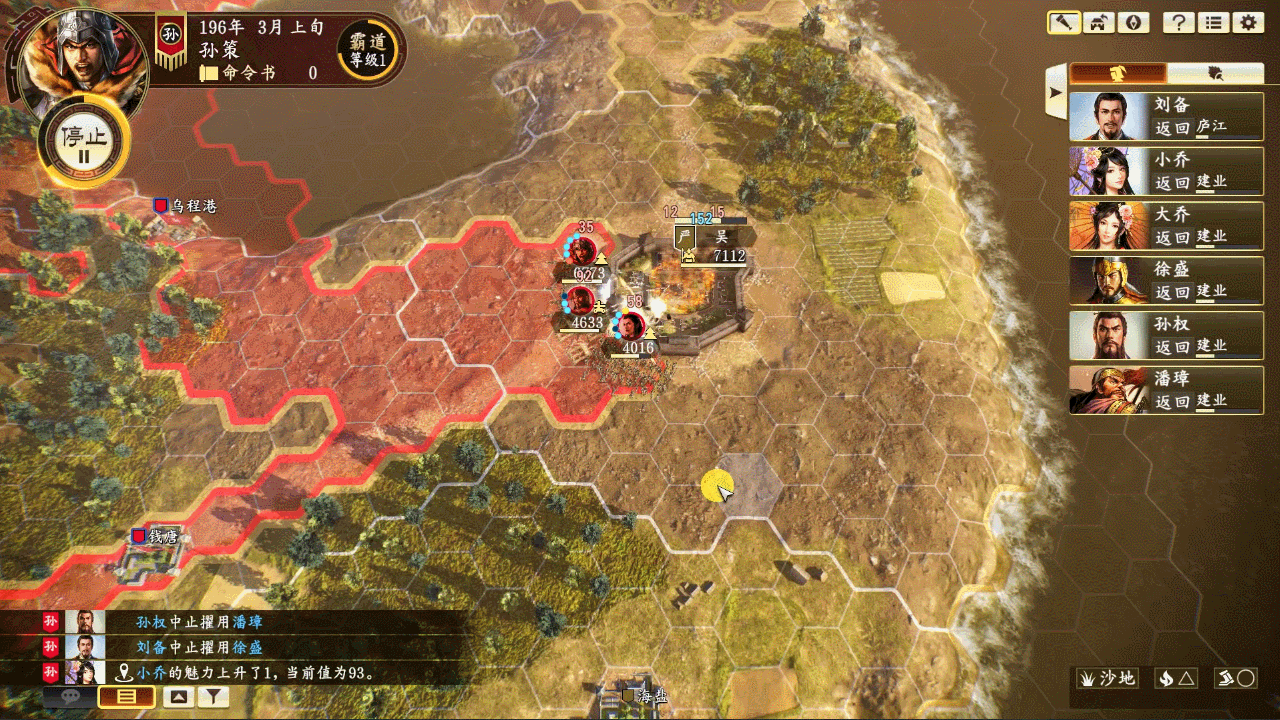Click the return-to-castle icon button
This screenshot has width=1280, height=720.
(x=1098, y=23)
